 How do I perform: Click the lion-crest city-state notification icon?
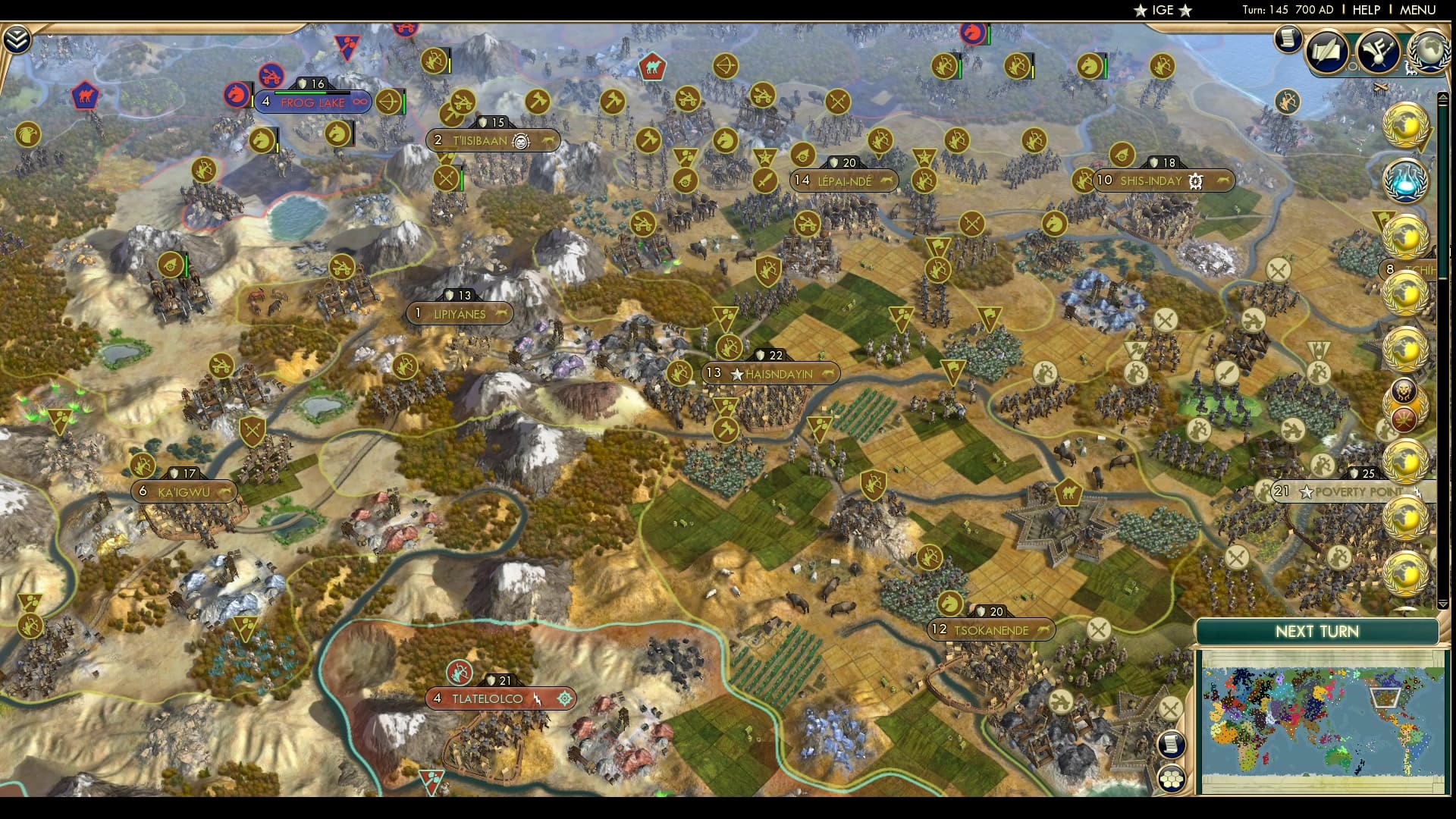(x=1404, y=388)
